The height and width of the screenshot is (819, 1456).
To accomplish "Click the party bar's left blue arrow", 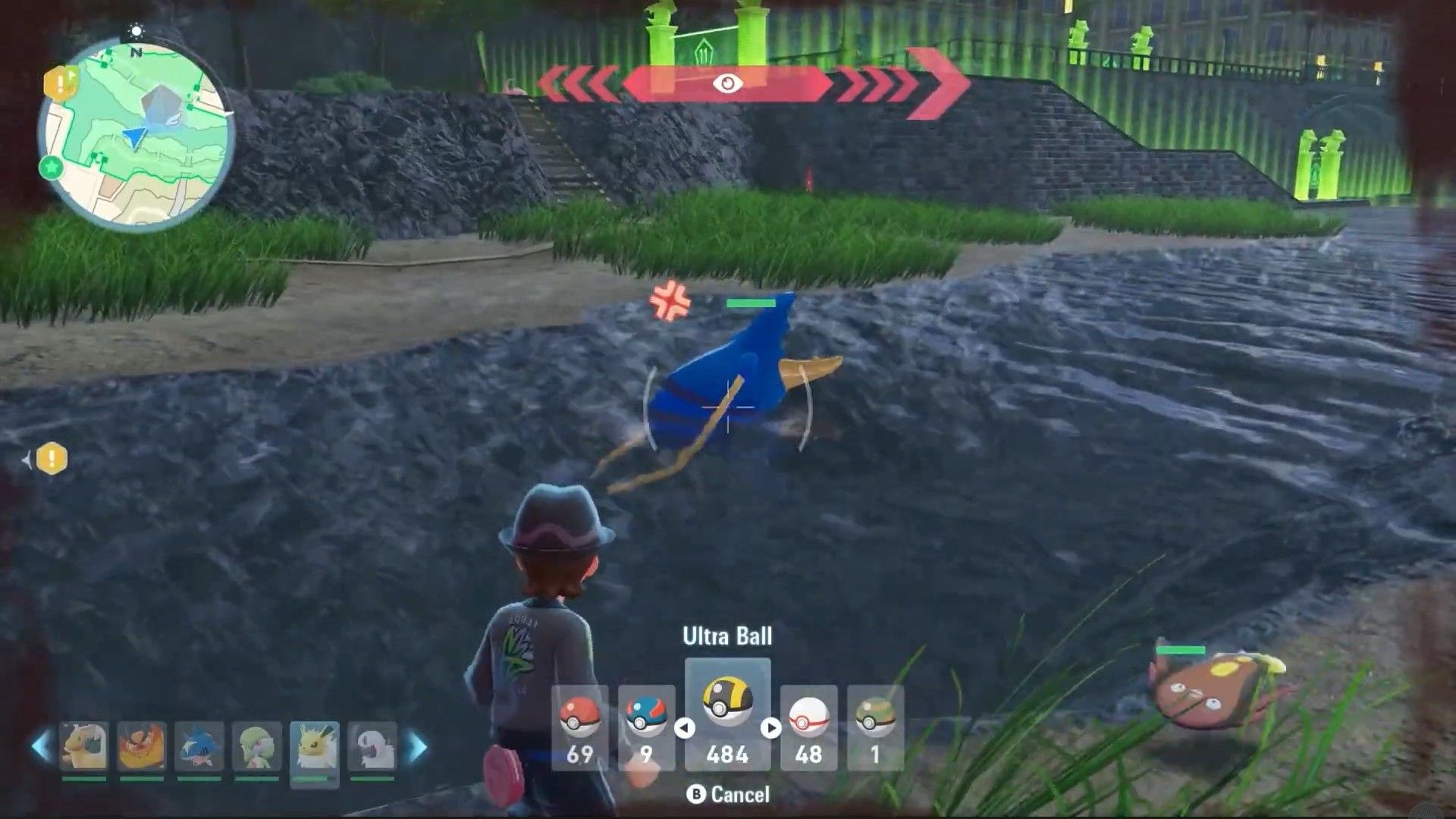I will pos(40,747).
